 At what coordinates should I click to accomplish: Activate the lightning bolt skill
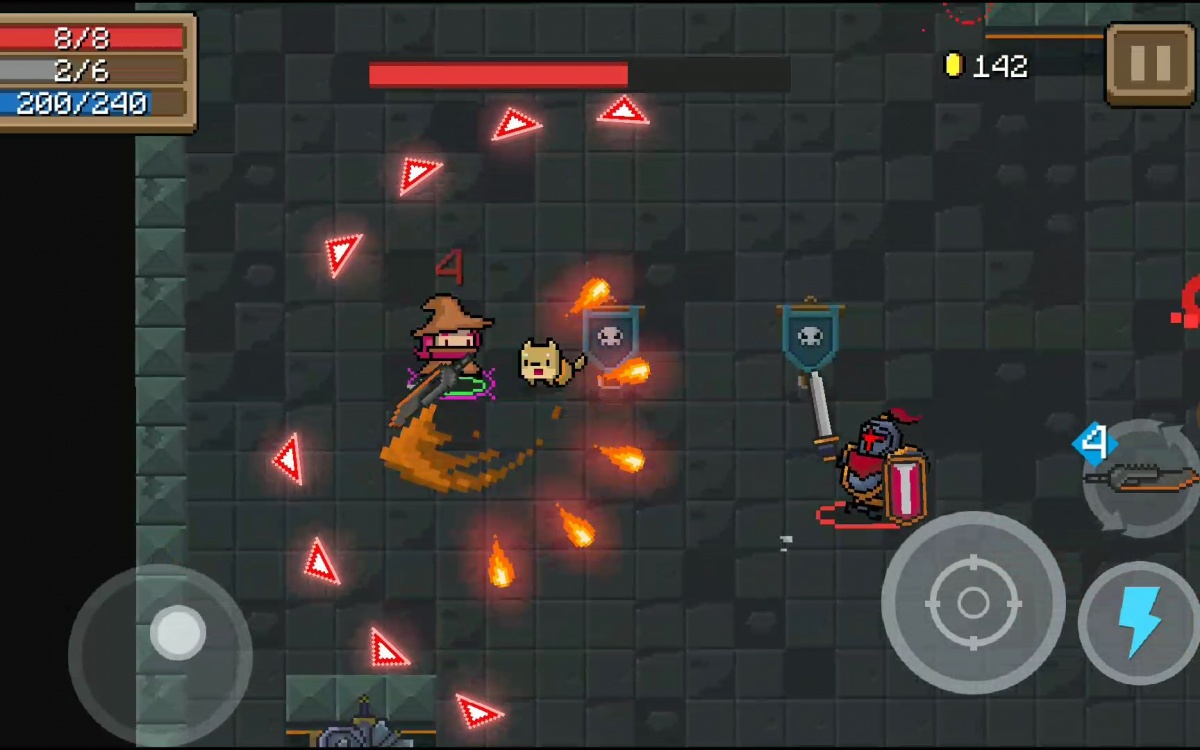1138,623
